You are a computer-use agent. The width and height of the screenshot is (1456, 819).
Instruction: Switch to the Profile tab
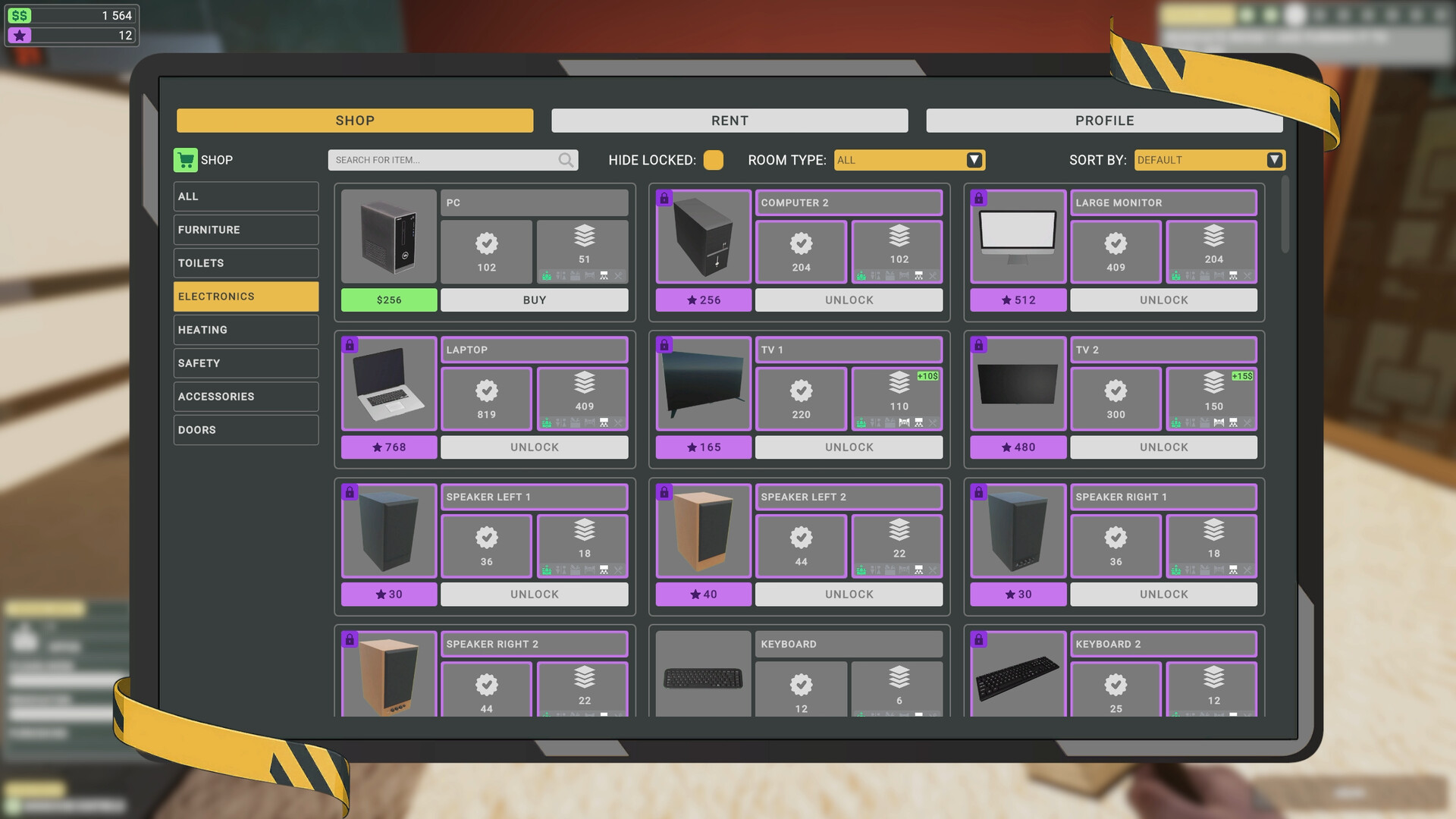pyautogui.click(x=1104, y=120)
